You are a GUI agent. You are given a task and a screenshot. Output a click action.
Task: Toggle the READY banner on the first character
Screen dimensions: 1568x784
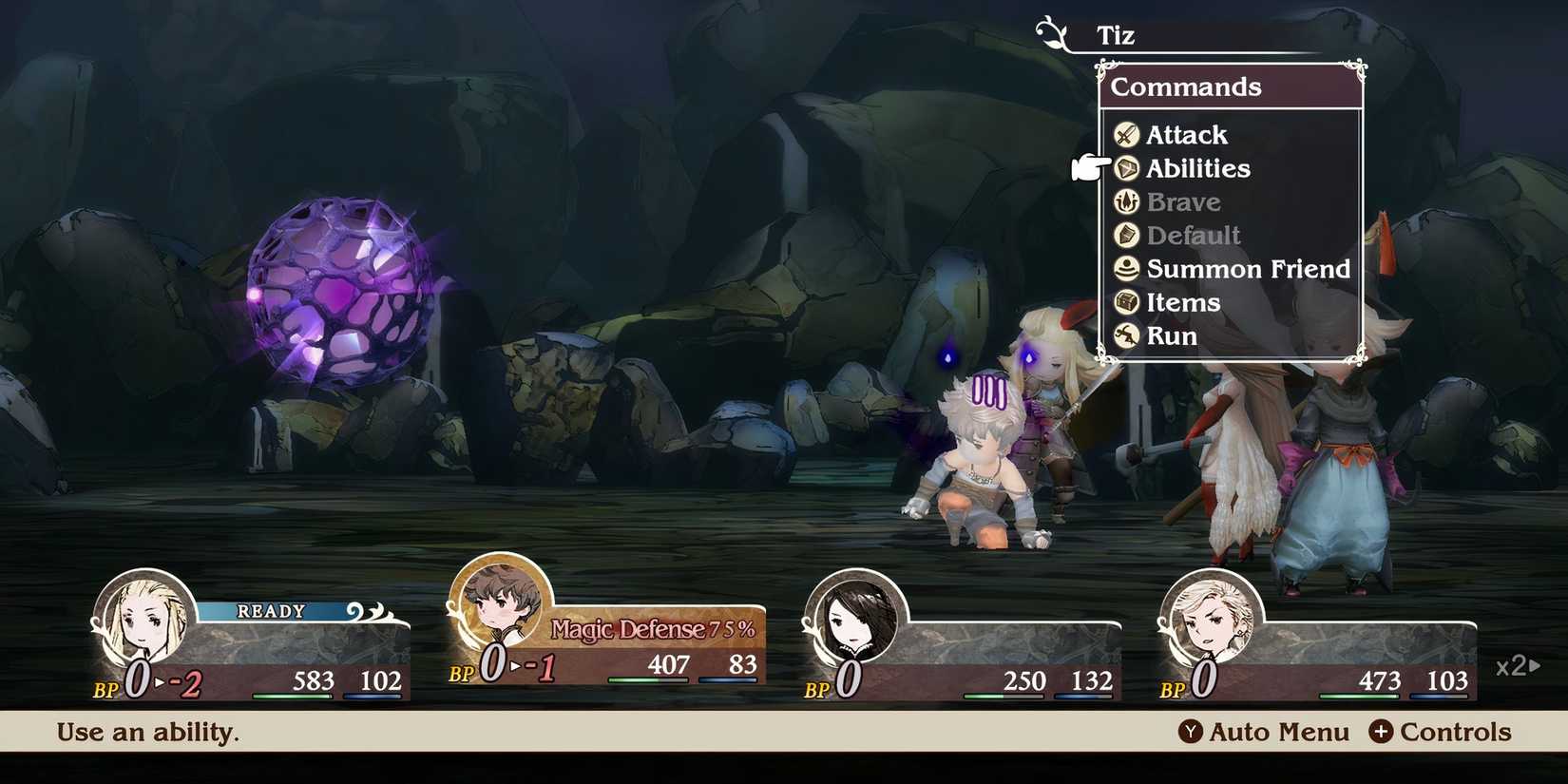(269, 611)
